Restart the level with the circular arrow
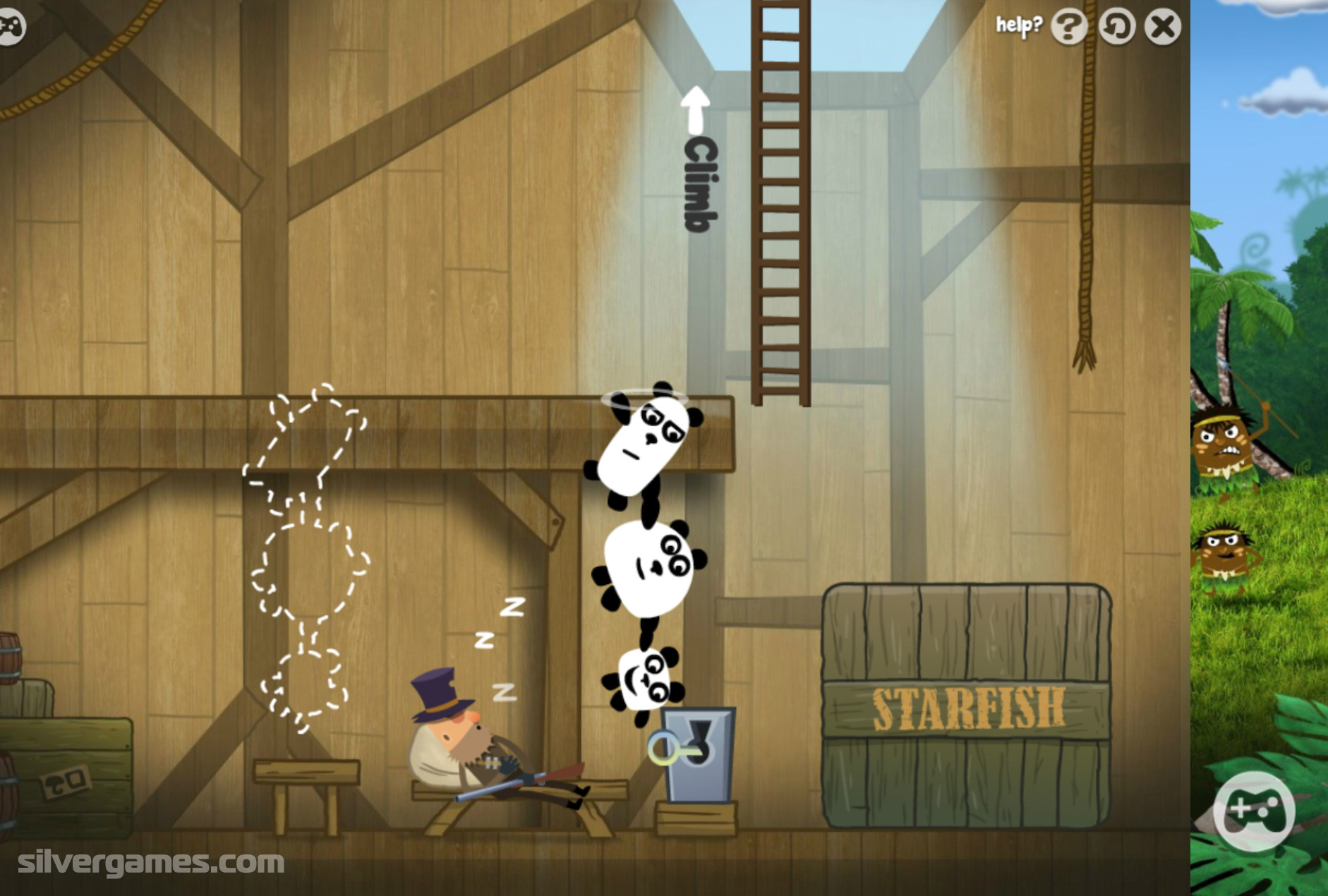 click(x=1116, y=28)
